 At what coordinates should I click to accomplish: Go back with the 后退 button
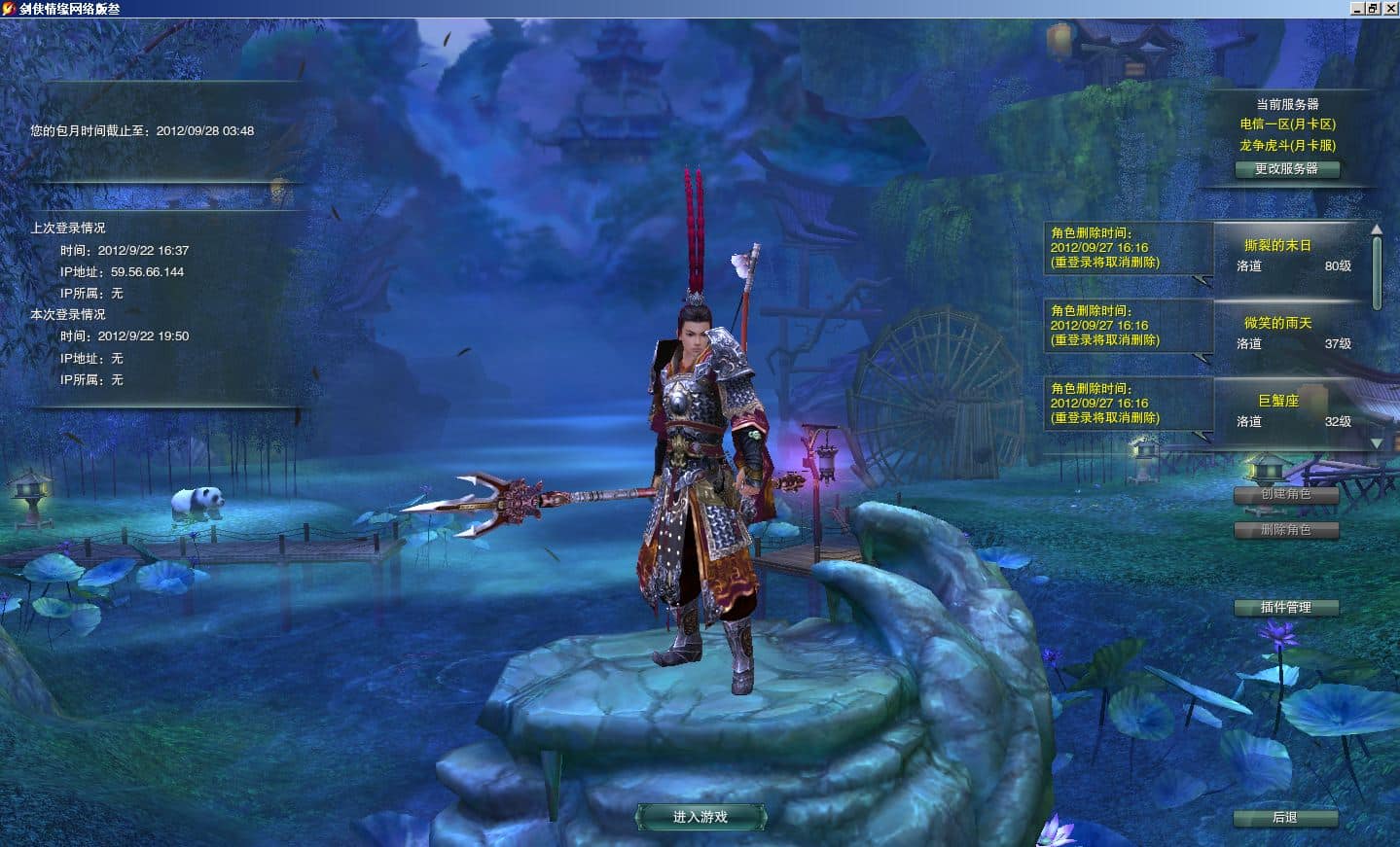(1286, 818)
